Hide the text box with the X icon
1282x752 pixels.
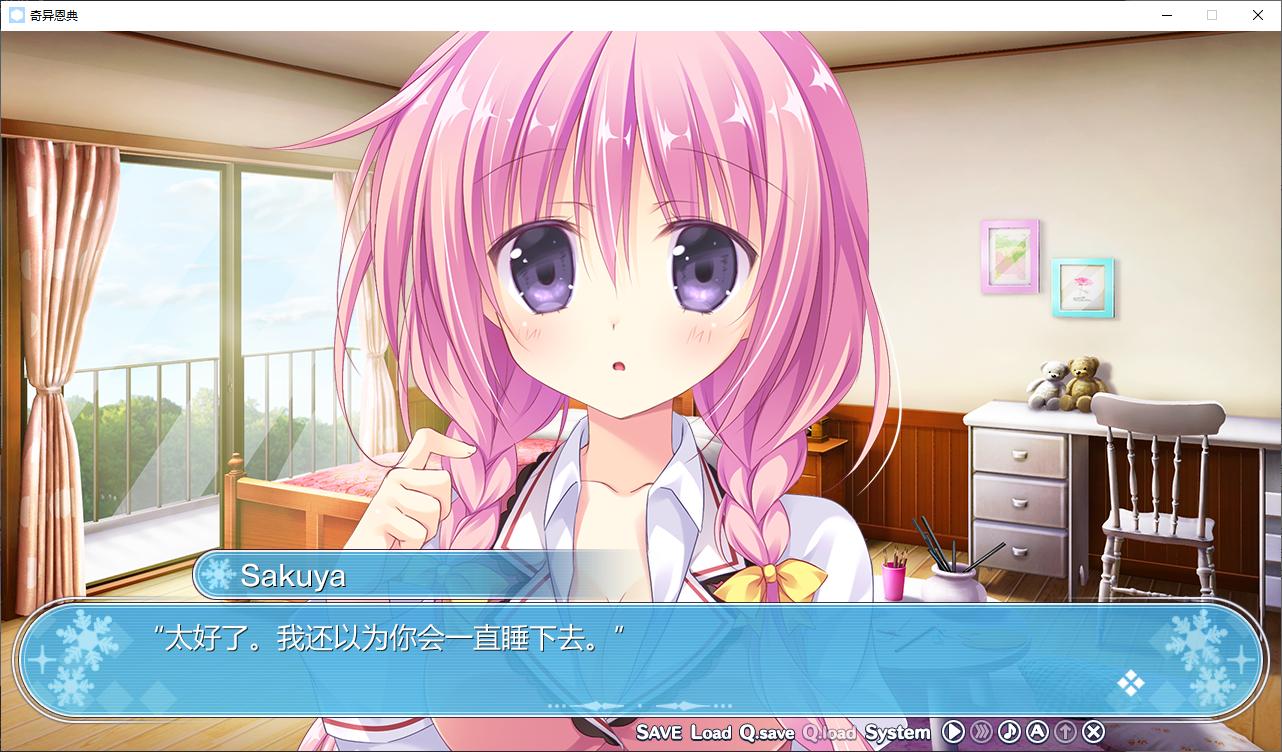pos(1094,732)
